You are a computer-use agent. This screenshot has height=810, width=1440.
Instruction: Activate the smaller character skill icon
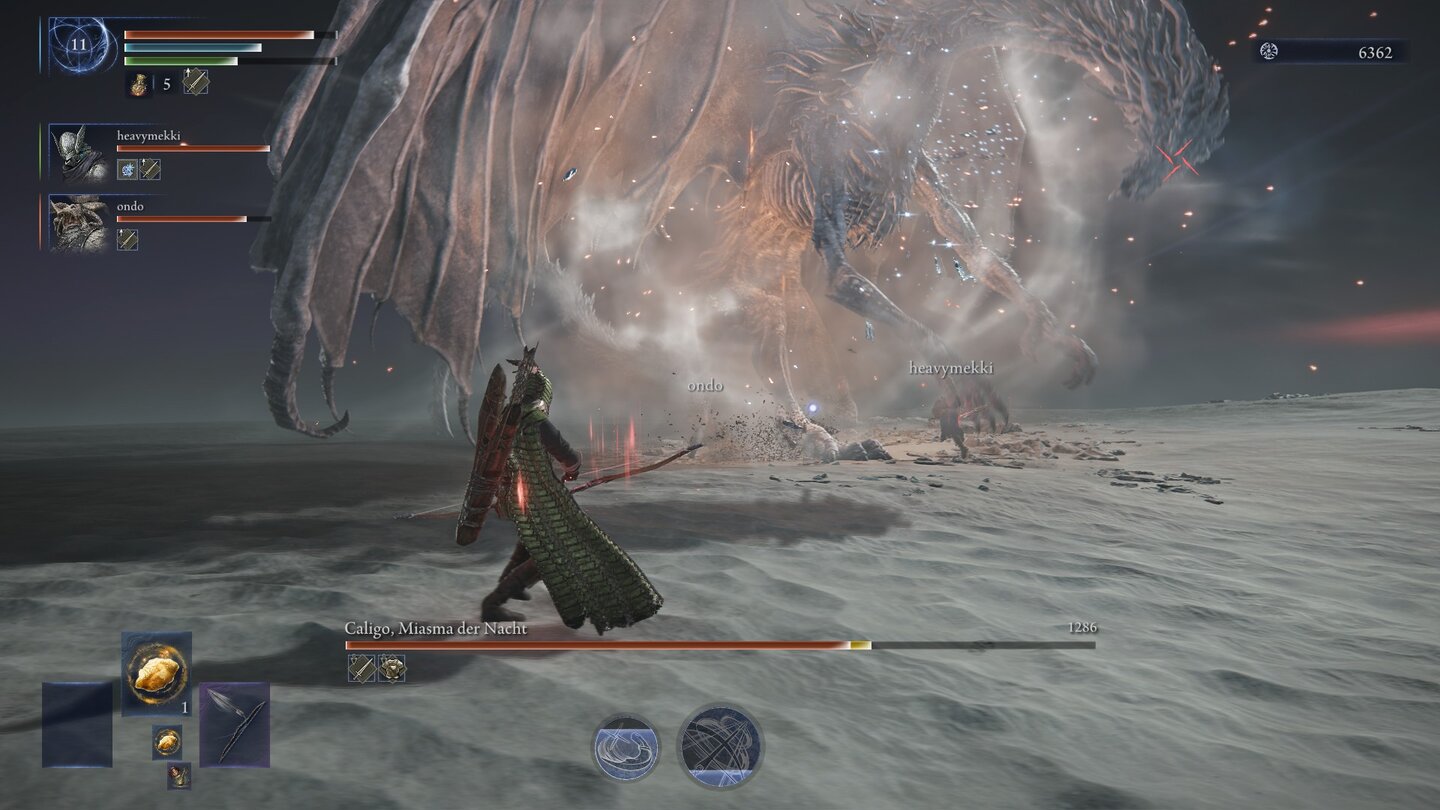pos(625,747)
